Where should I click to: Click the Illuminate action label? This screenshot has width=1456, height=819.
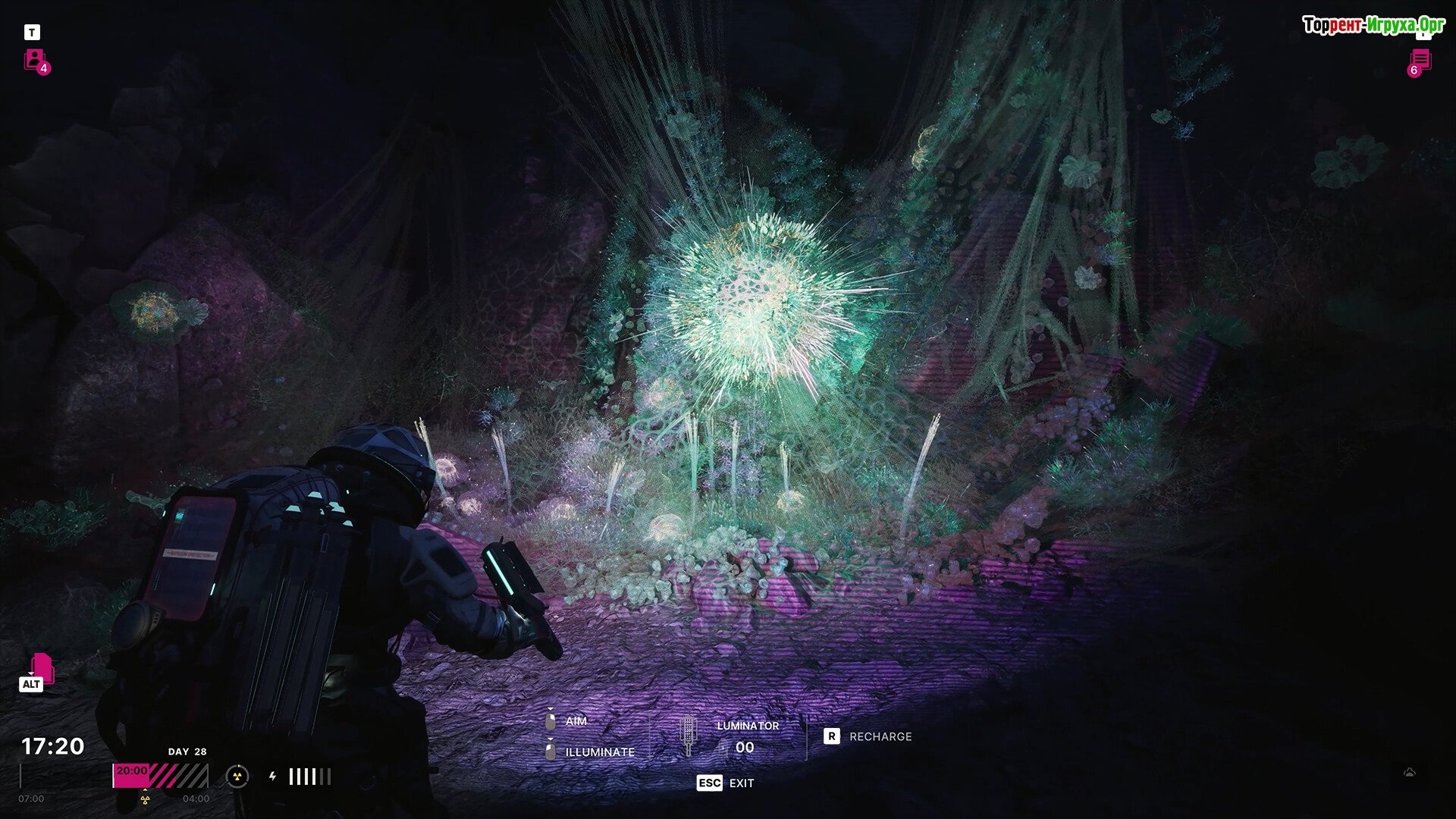tap(599, 752)
